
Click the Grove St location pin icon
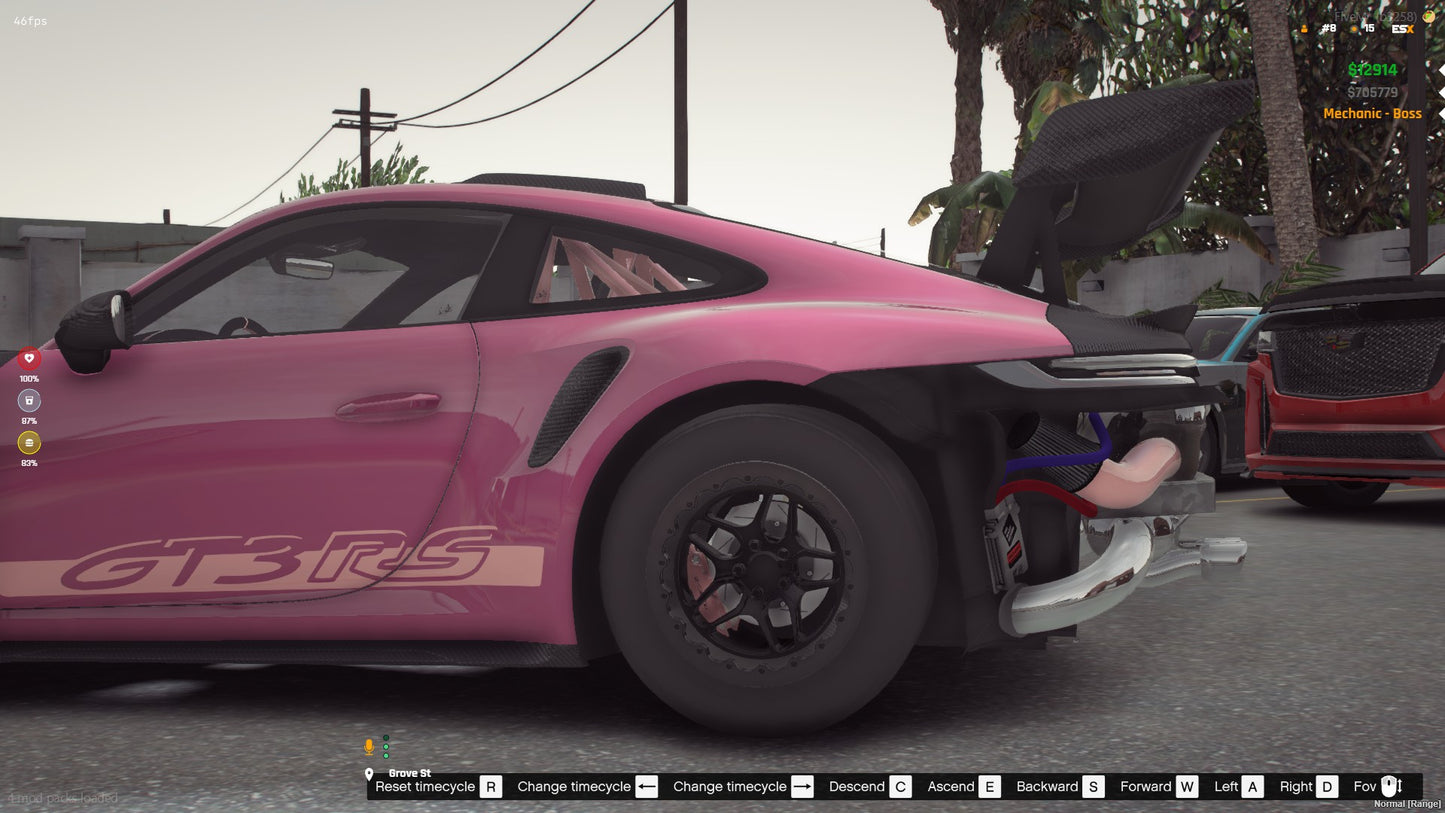[x=369, y=773]
